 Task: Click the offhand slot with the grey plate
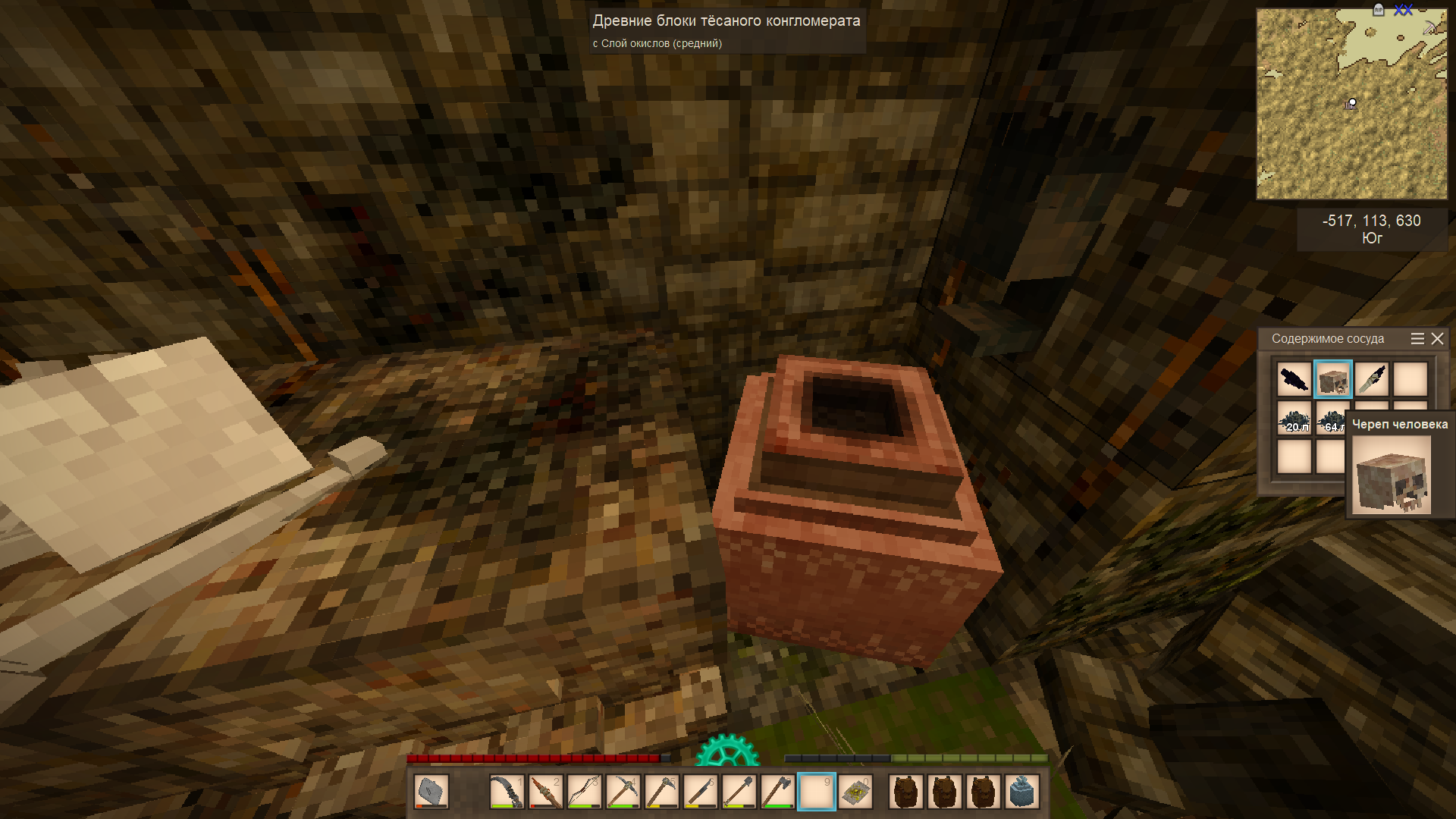431,792
